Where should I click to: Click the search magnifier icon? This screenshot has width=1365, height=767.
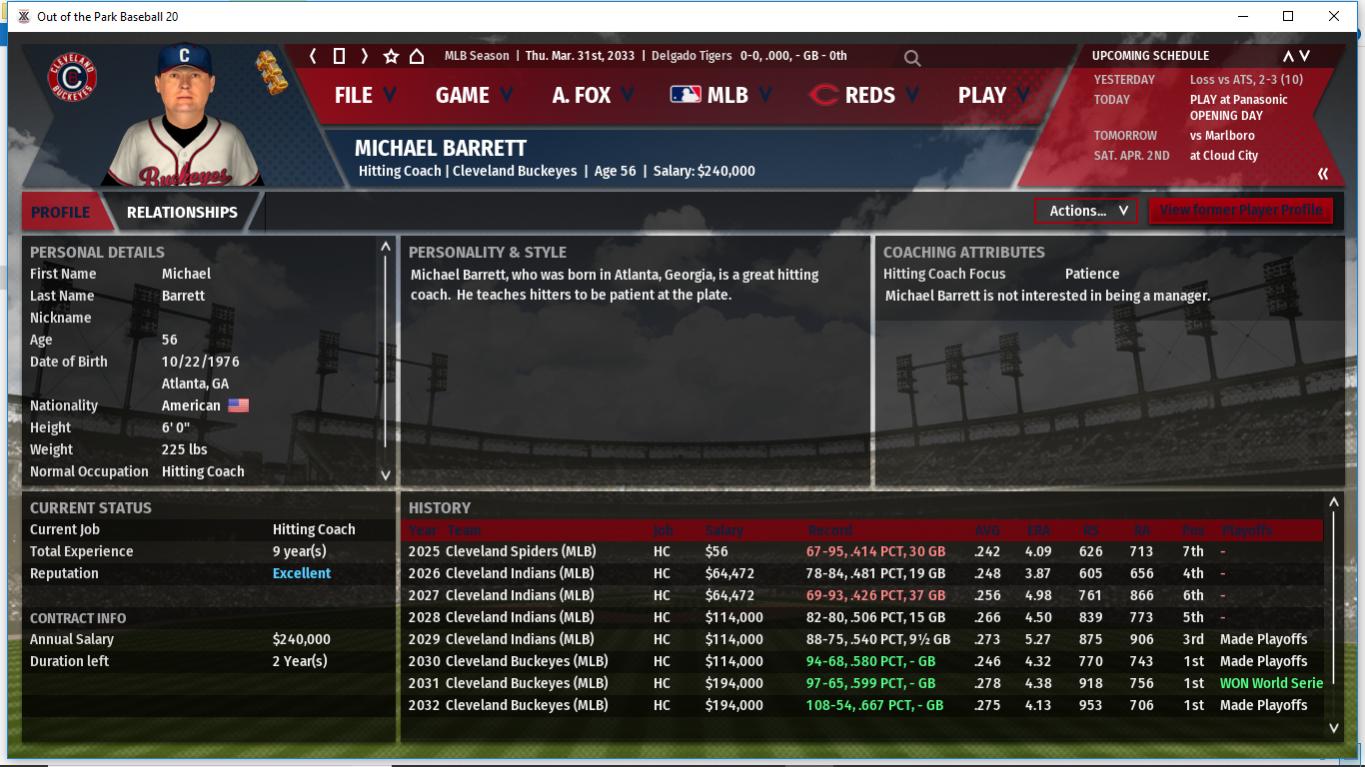pos(912,58)
